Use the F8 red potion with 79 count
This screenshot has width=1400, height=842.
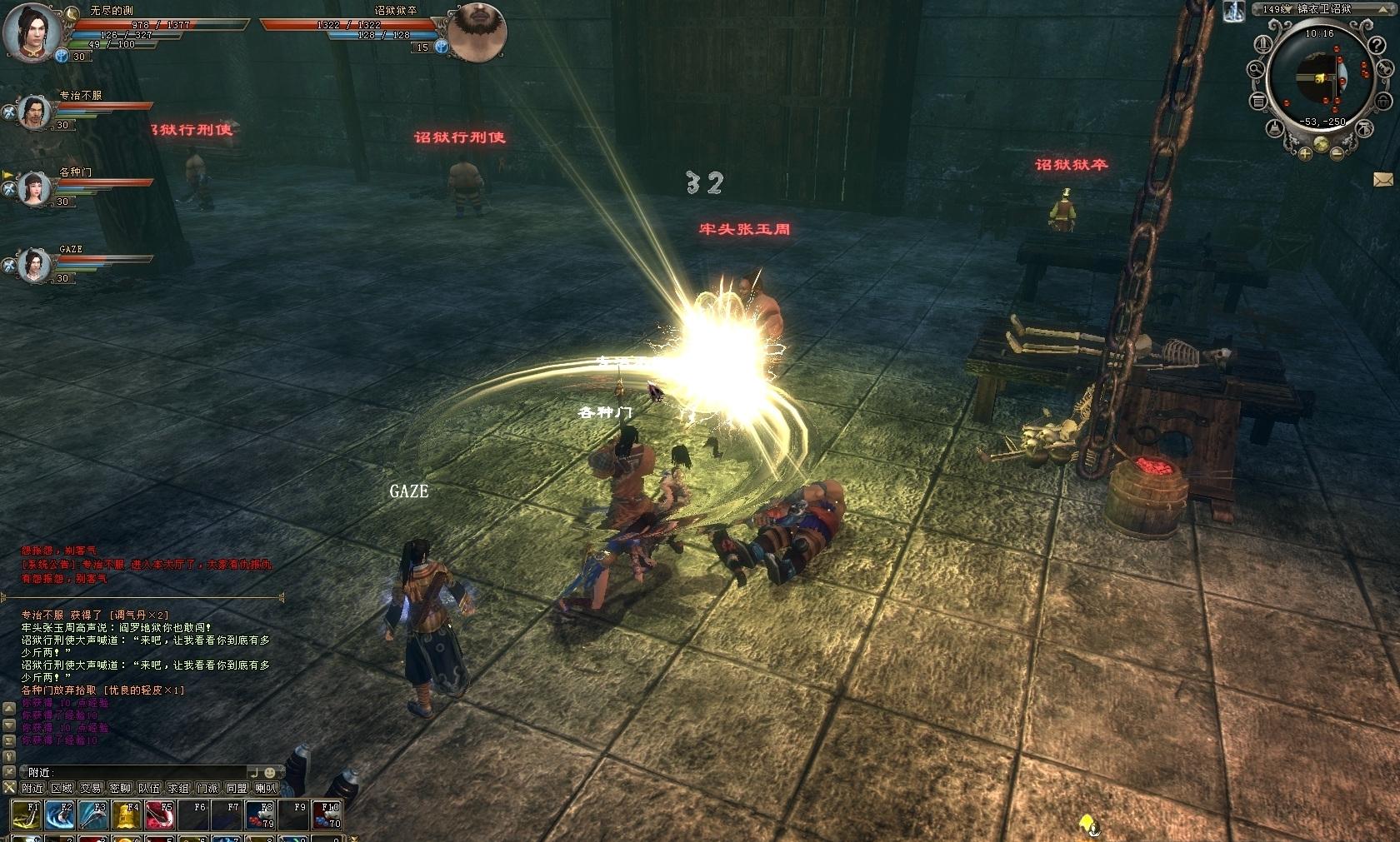260,815
